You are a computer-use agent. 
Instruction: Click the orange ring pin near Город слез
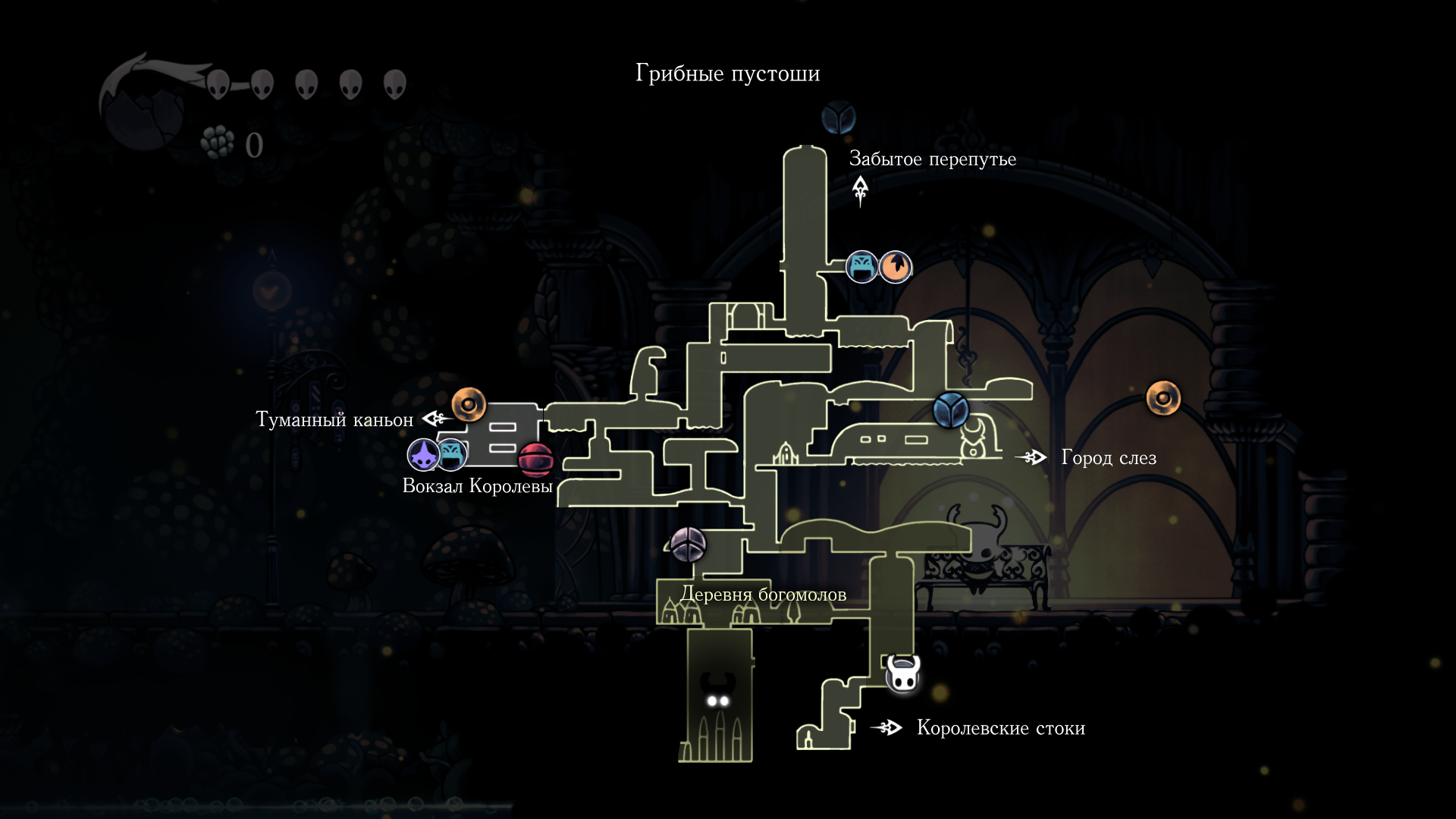(1163, 398)
